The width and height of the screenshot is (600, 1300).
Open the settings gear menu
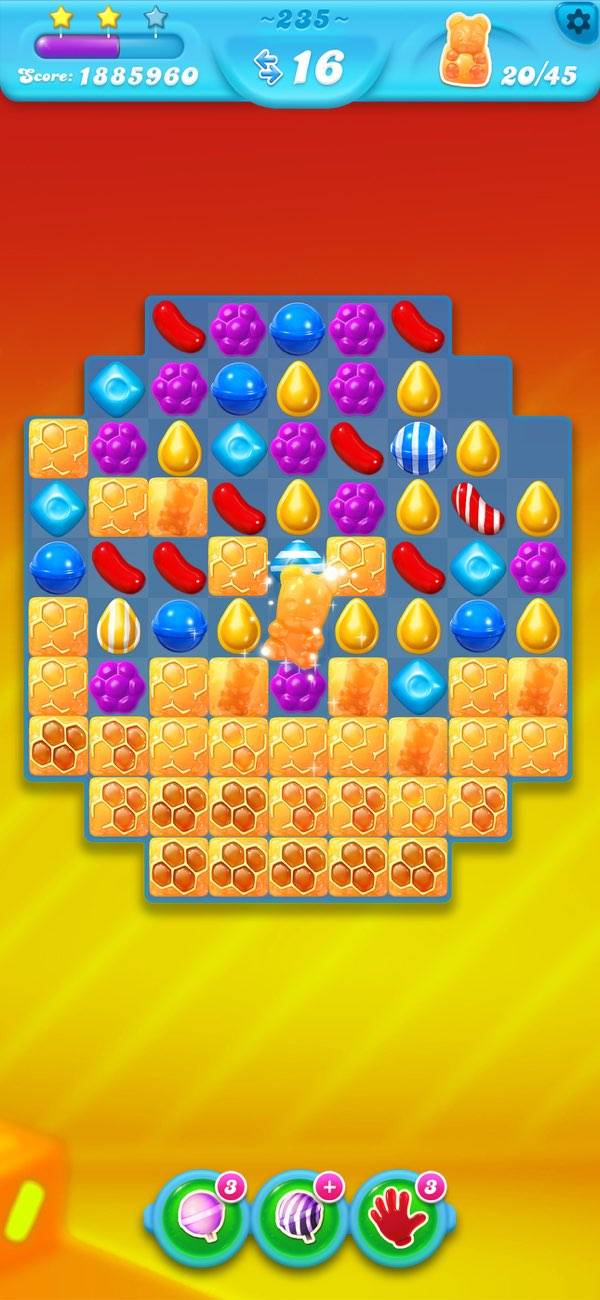coord(577,21)
